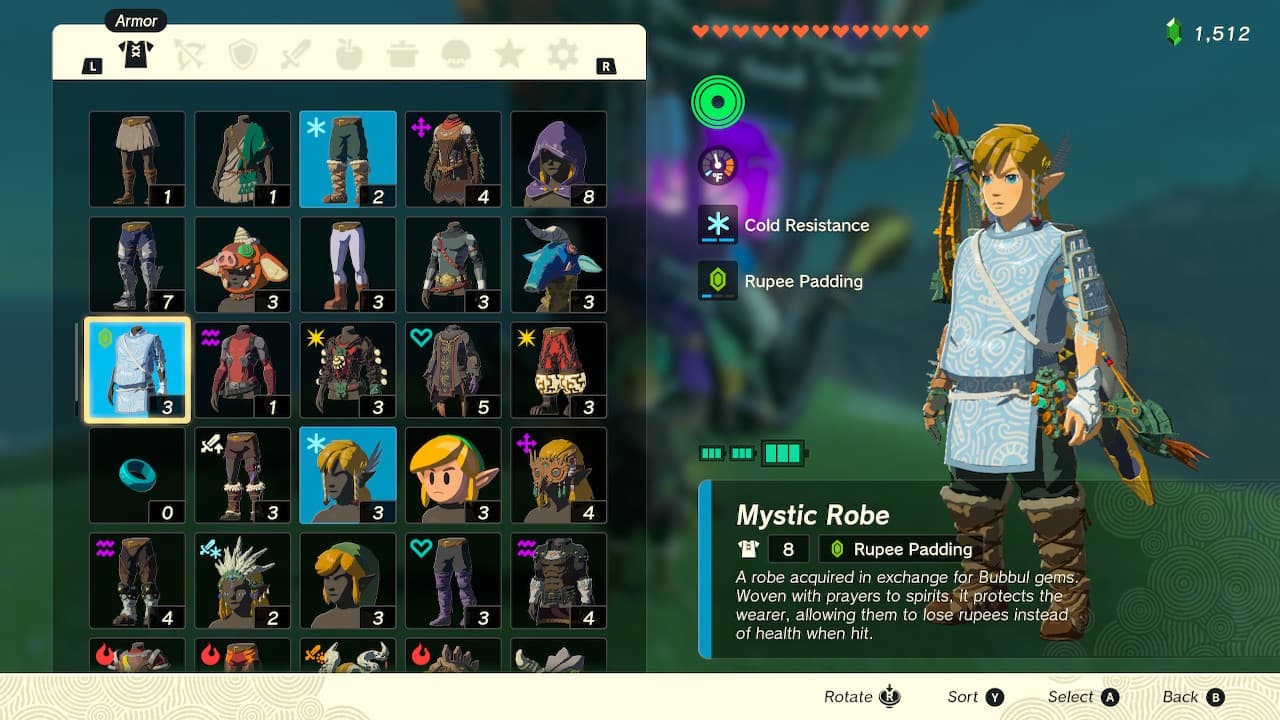Click the Rupee Padding effect icon
Viewport: 1280px width, 720px height.
pyautogui.click(x=716, y=281)
